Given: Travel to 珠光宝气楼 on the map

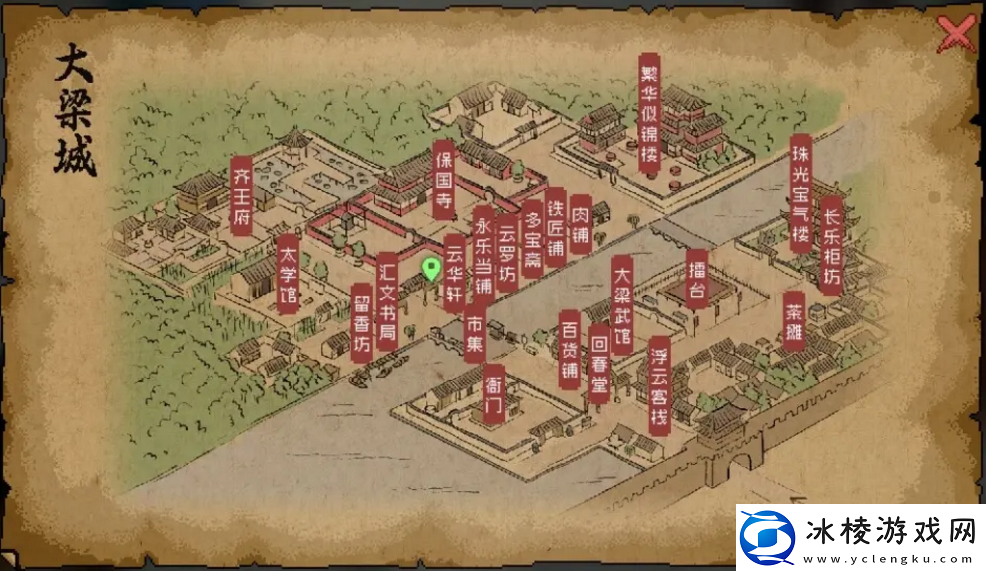Looking at the screenshot, I should (800, 195).
